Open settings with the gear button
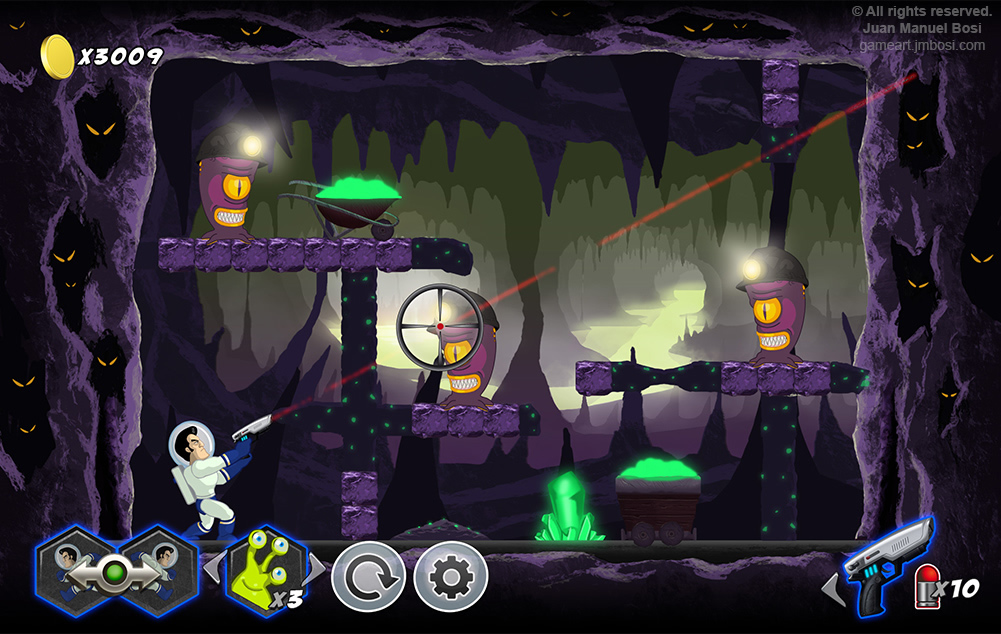Image resolution: width=1001 pixels, height=634 pixels. tap(451, 577)
